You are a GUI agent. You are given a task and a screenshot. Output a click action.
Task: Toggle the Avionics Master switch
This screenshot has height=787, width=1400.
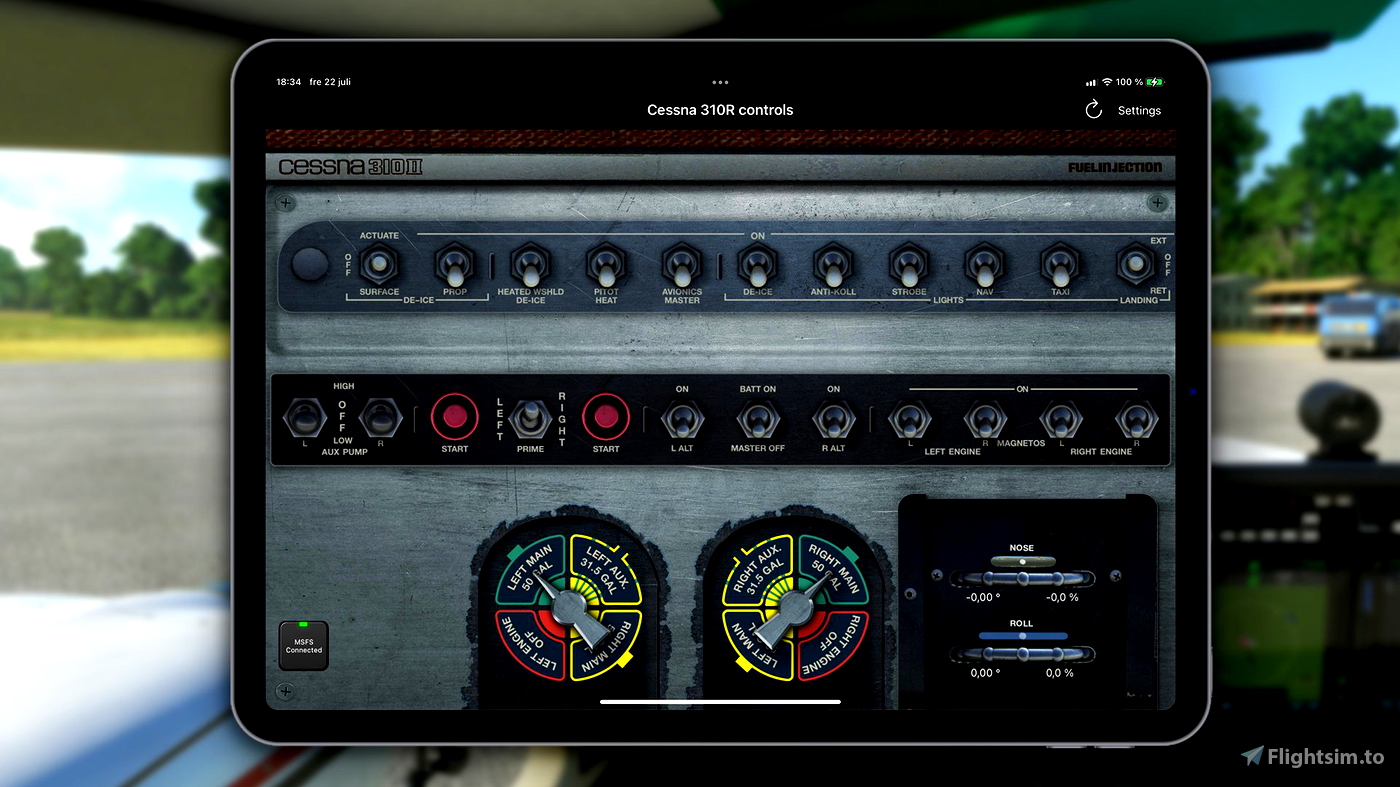[682, 266]
